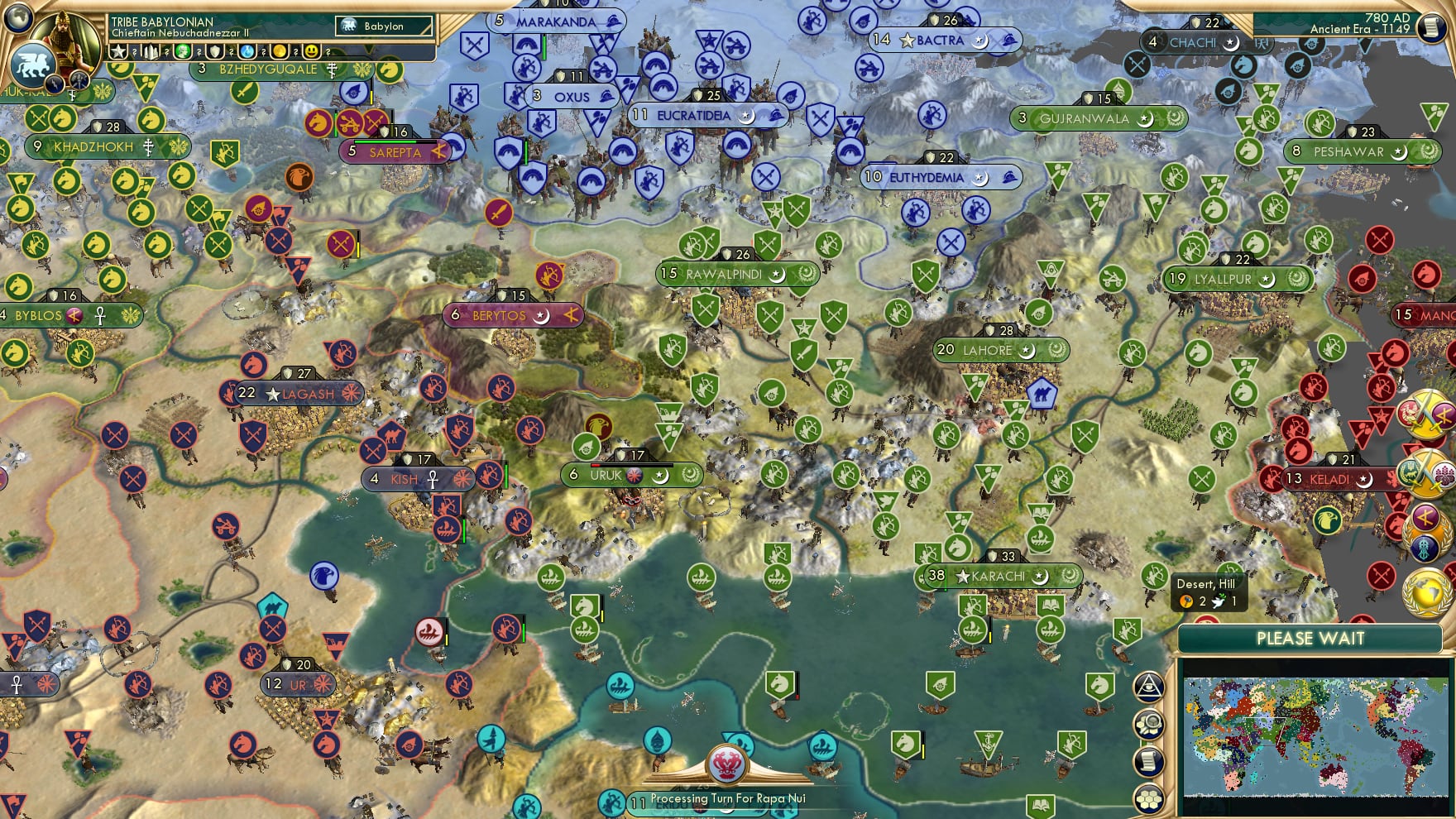This screenshot has width=1456, height=819.
Task: Select the Uruk city banner
Action: 633,475
